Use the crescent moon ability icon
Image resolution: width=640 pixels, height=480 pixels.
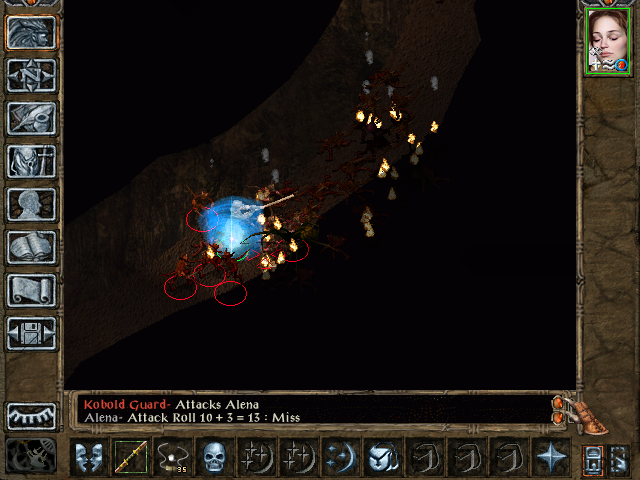(339, 457)
